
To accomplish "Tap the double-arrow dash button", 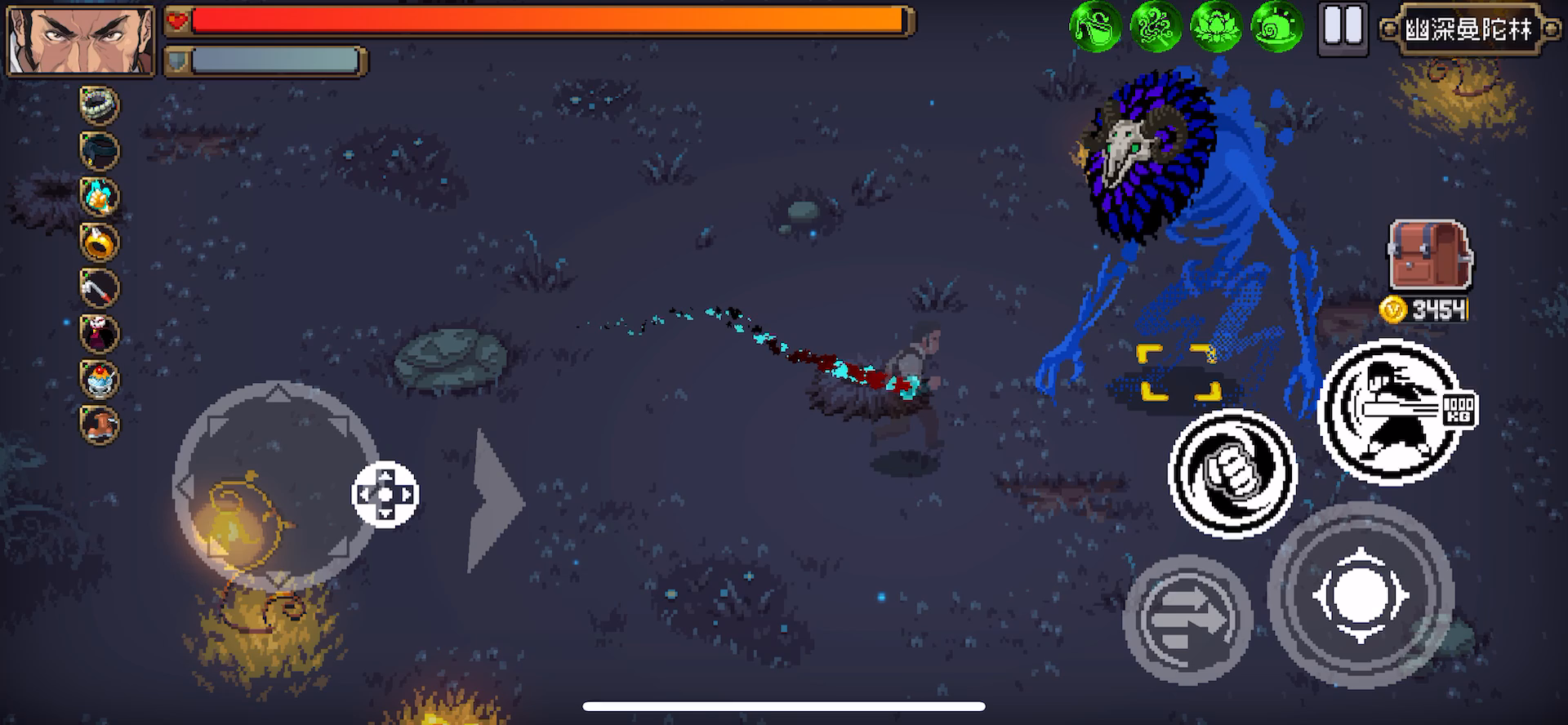I will pyautogui.click(x=1187, y=618).
